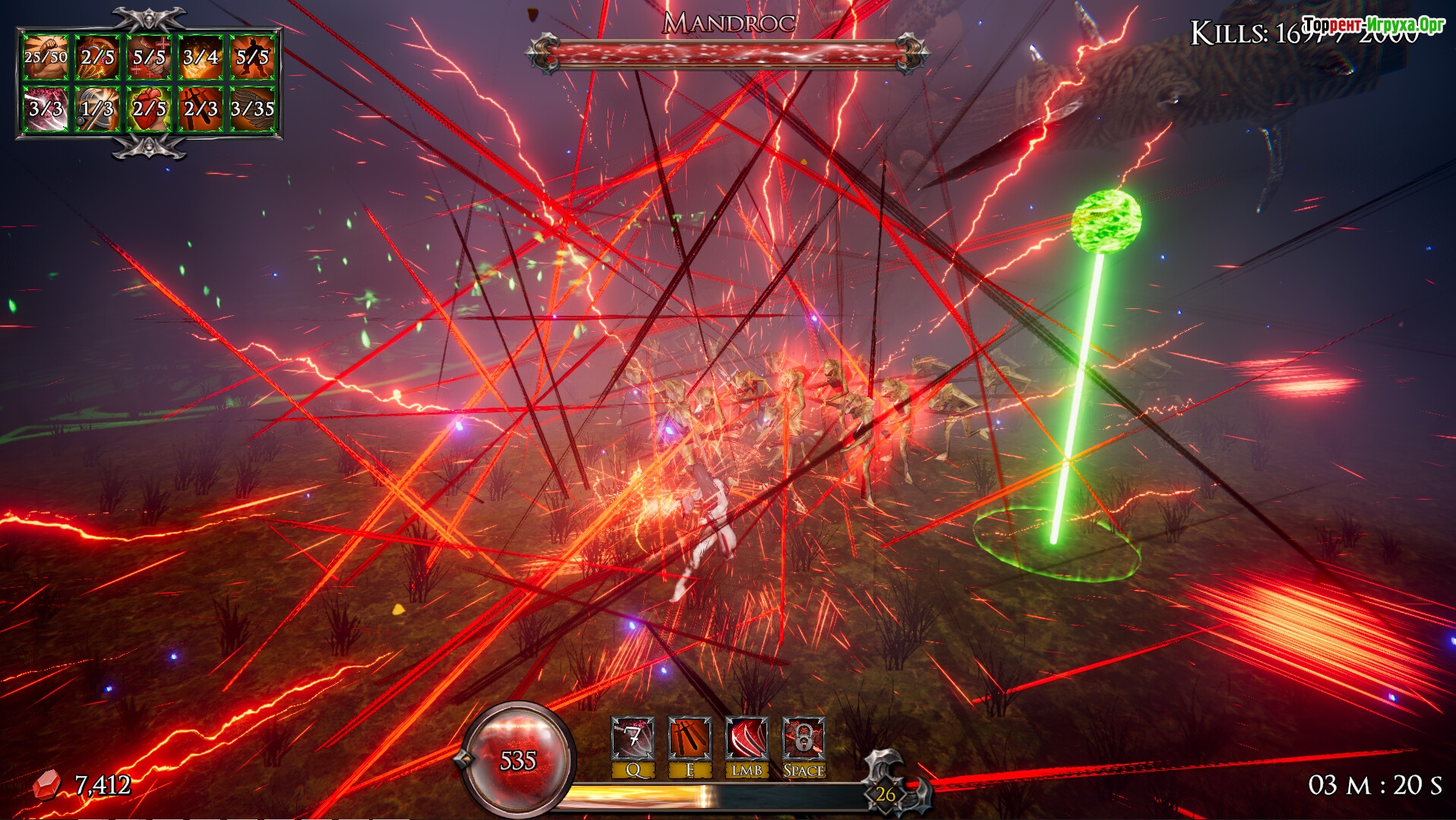Activate the triple swords ability in skill bar
The width and height of the screenshot is (1456, 820).
point(690,738)
